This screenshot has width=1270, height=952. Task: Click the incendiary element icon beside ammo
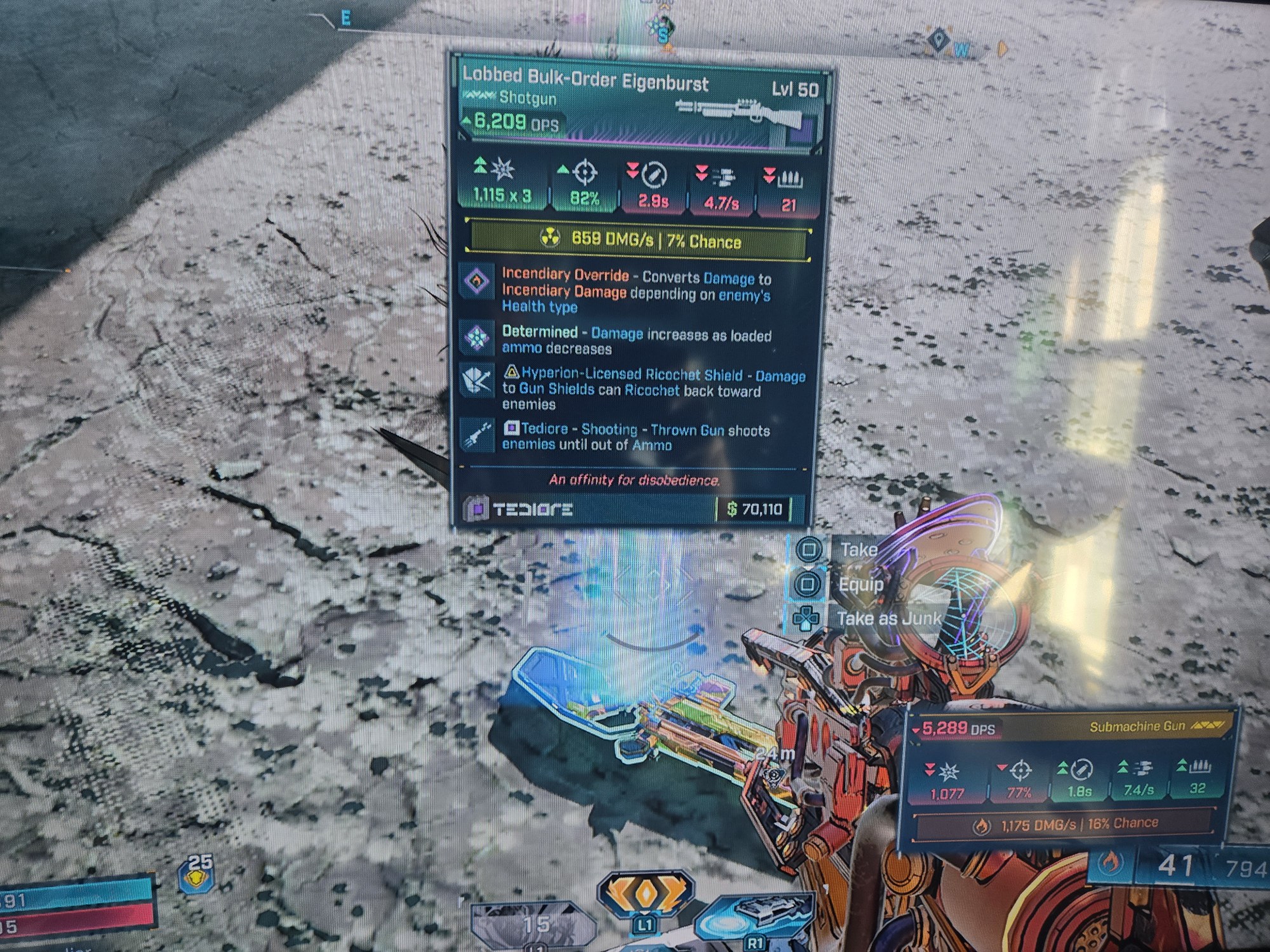coord(1109,862)
